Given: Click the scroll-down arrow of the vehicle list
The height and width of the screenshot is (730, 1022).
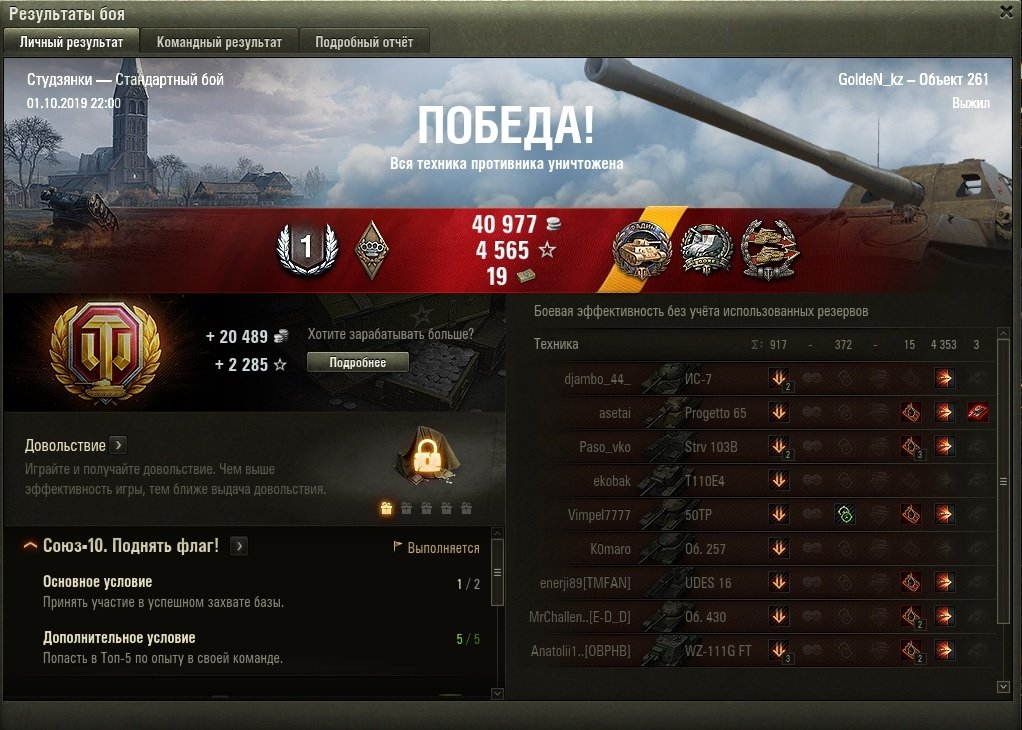Looking at the screenshot, I should click(x=1004, y=687).
